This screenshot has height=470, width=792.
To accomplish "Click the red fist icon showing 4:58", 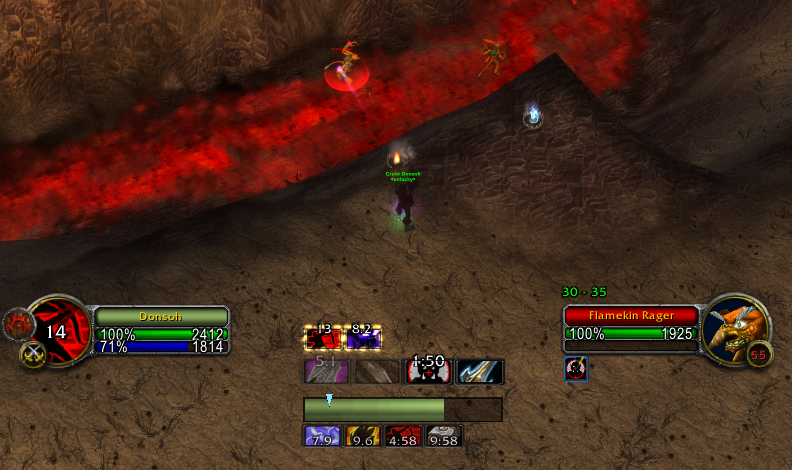I will [x=402, y=436].
